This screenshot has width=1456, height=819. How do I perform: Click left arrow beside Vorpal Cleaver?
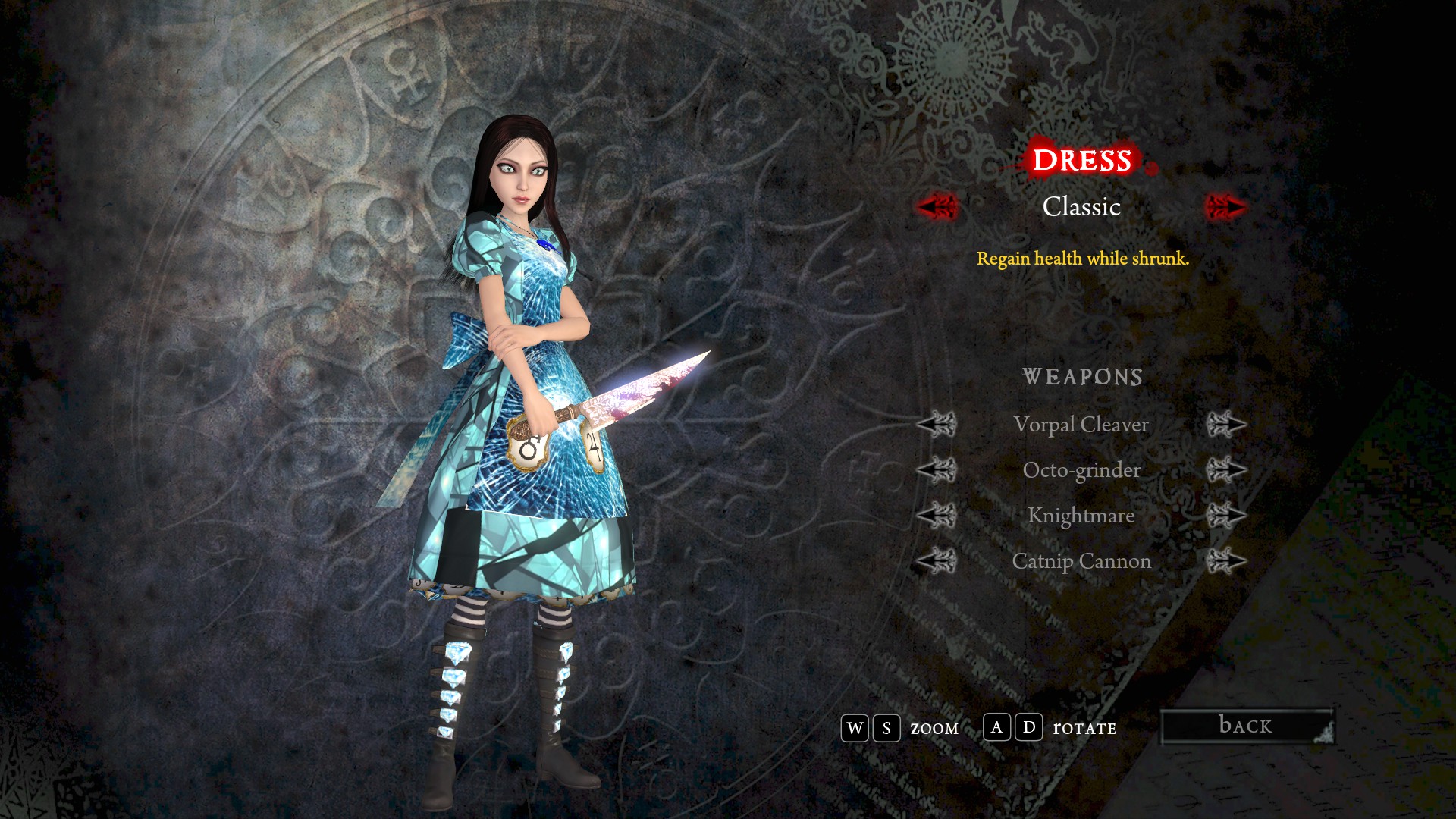[937, 425]
